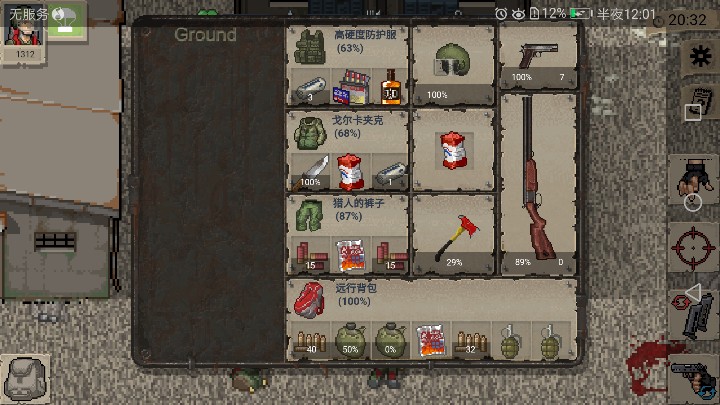This screenshot has width=720, height=405.
Task: Choose the 50% canteen in the backpack
Action: pyautogui.click(x=350, y=339)
